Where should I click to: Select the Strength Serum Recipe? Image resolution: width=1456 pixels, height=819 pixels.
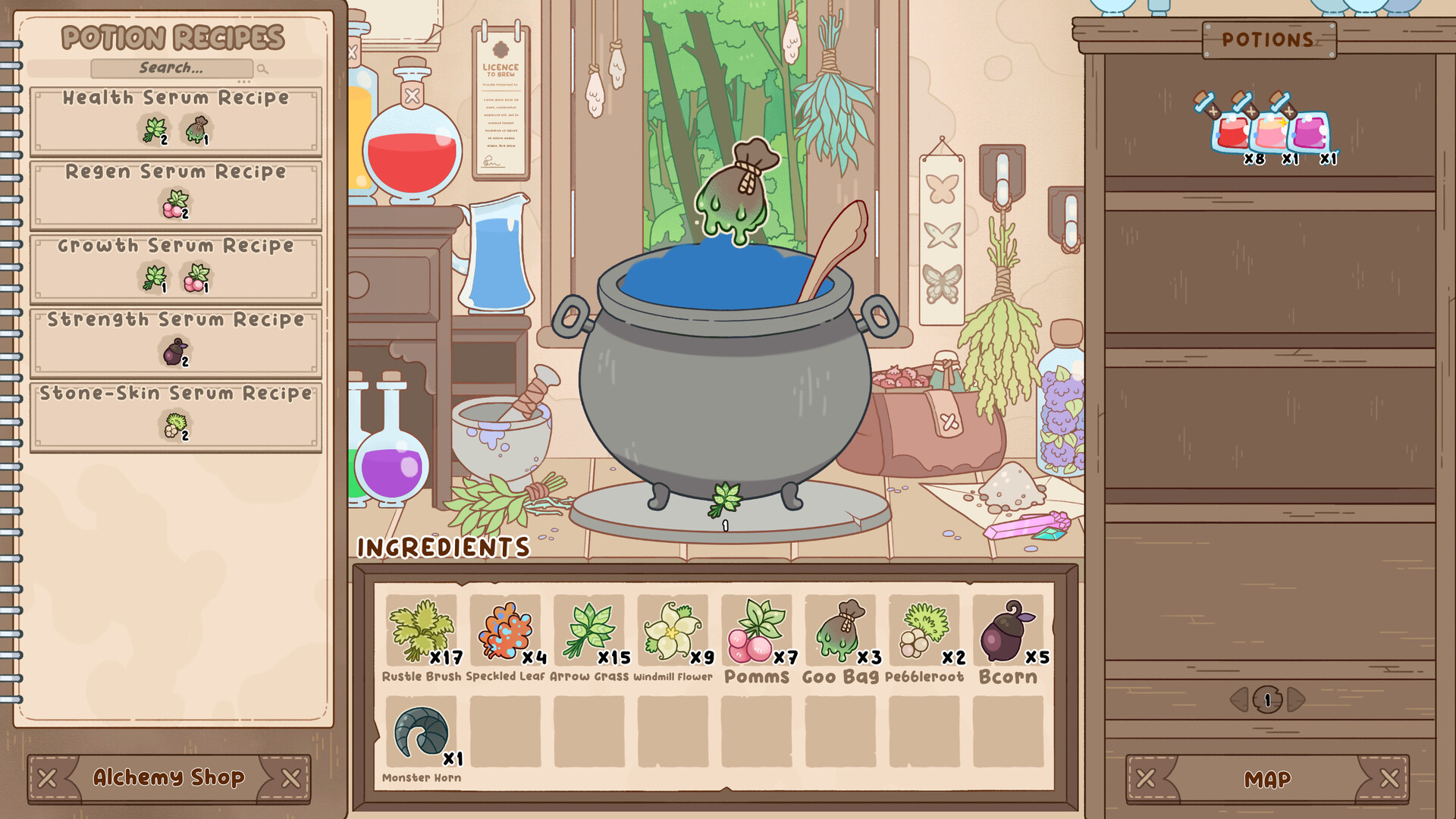pyautogui.click(x=175, y=340)
